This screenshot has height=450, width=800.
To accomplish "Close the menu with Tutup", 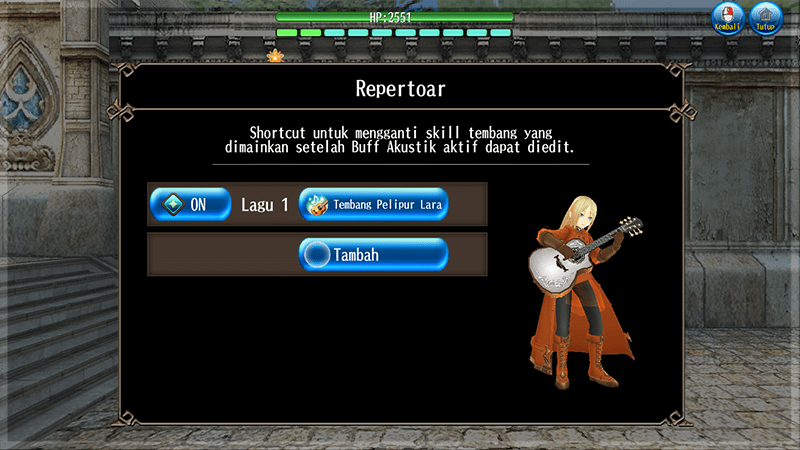I will pyautogui.click(x=766, y=18).
